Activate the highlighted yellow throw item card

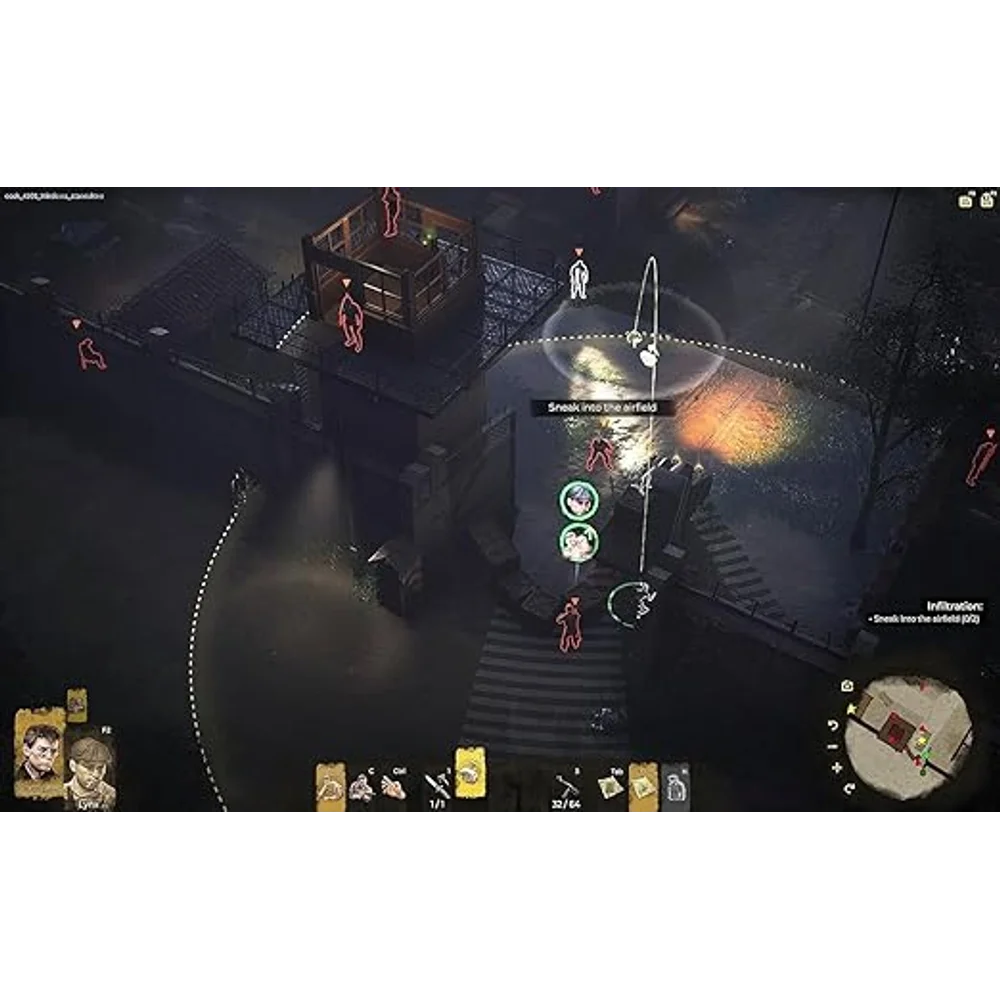[x=471, y=774]
